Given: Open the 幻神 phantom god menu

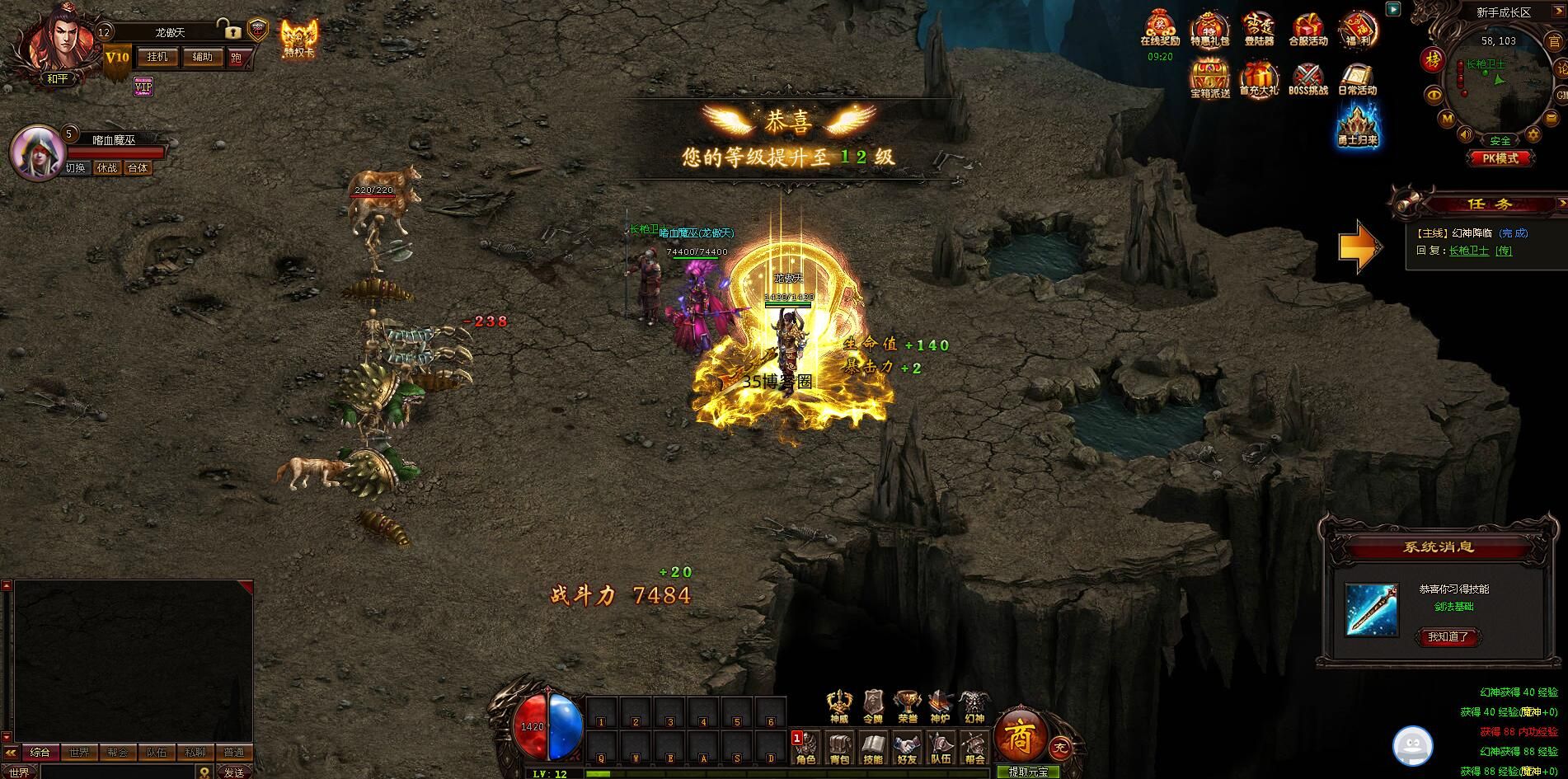Looking at the screenshot, I should [x=974, y=707].
